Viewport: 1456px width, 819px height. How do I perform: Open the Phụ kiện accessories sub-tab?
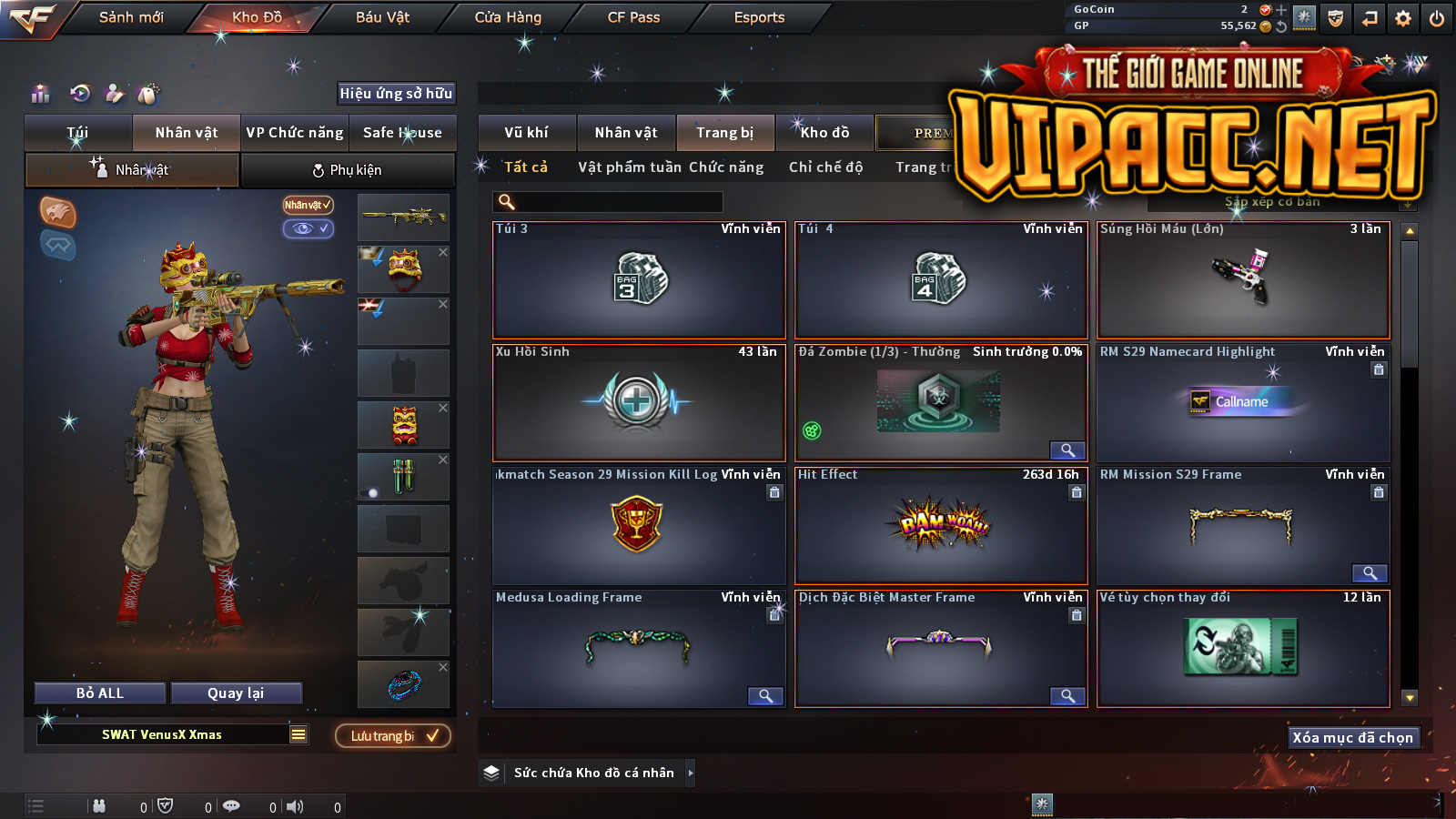(348, 170)
